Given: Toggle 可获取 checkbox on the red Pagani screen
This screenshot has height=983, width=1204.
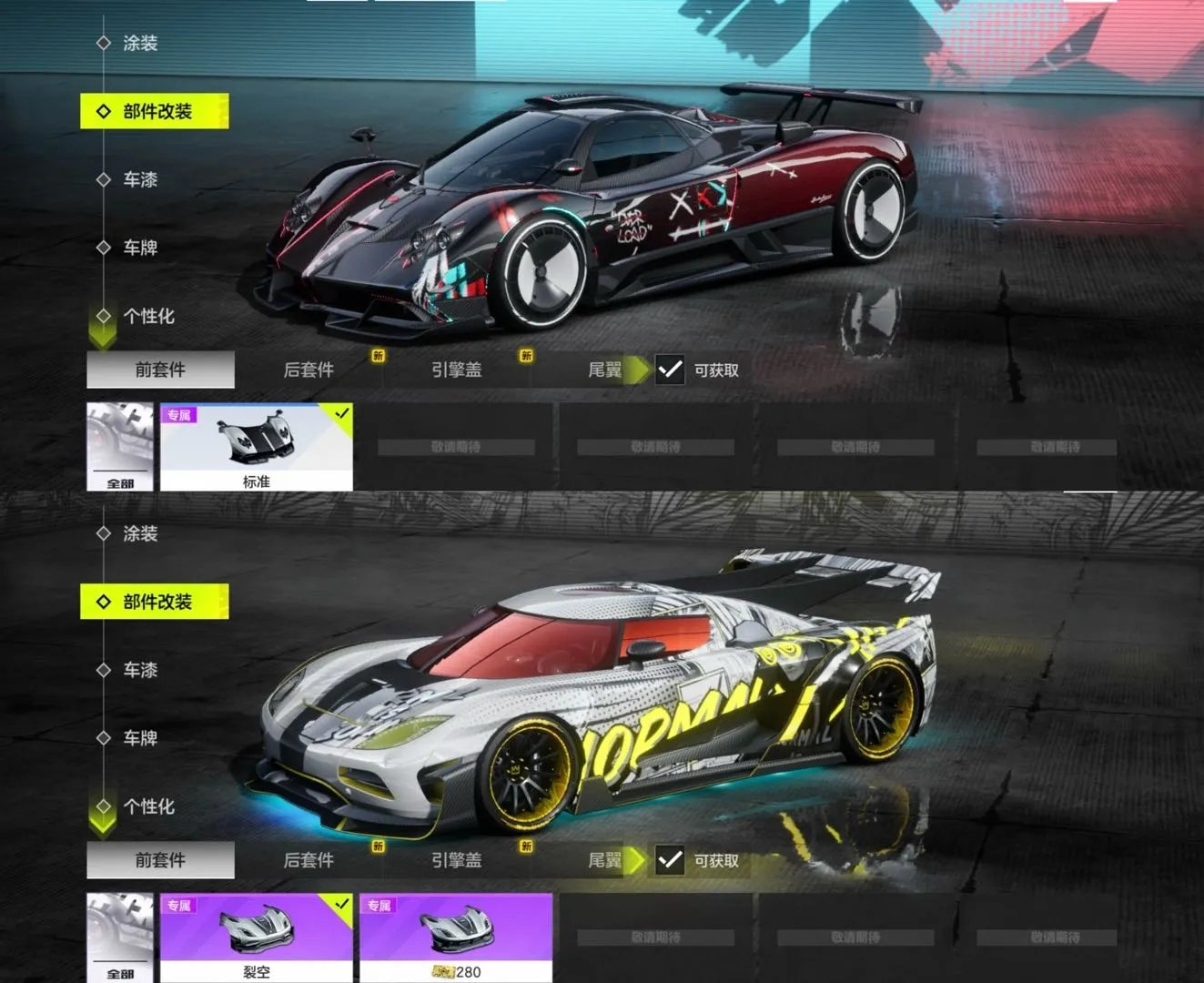Looking at the screenshot, I should [x=670, y=370].
